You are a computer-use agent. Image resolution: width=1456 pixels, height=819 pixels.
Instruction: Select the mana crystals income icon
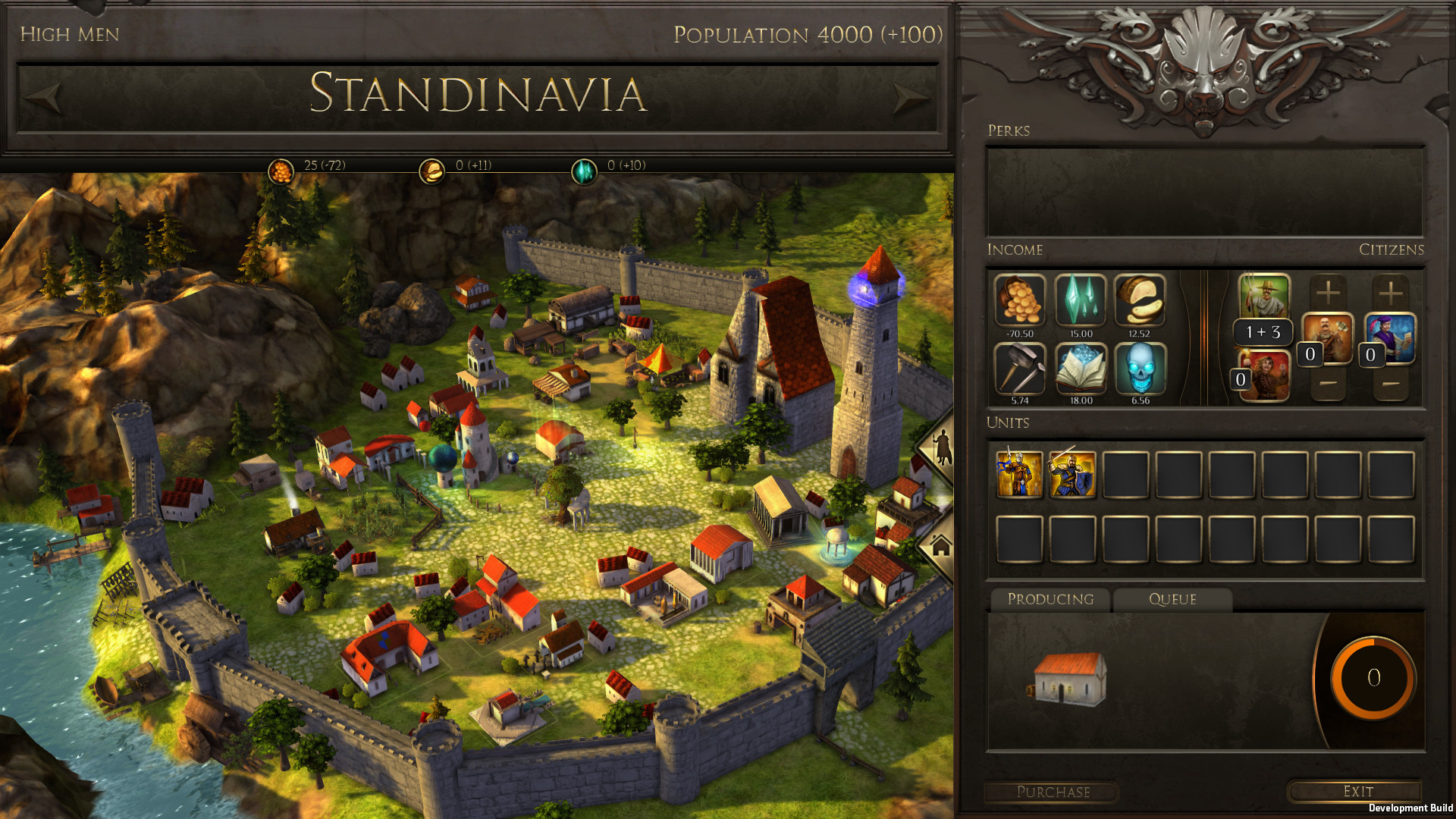(1080, 302)
